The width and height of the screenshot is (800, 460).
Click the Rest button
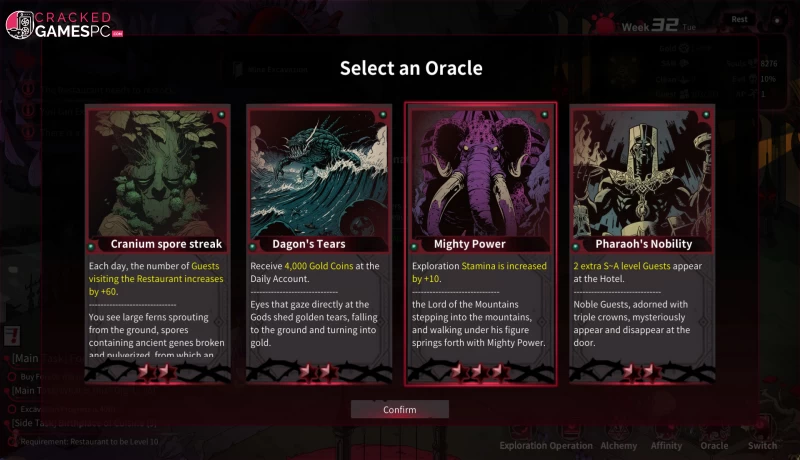(740, 19)
